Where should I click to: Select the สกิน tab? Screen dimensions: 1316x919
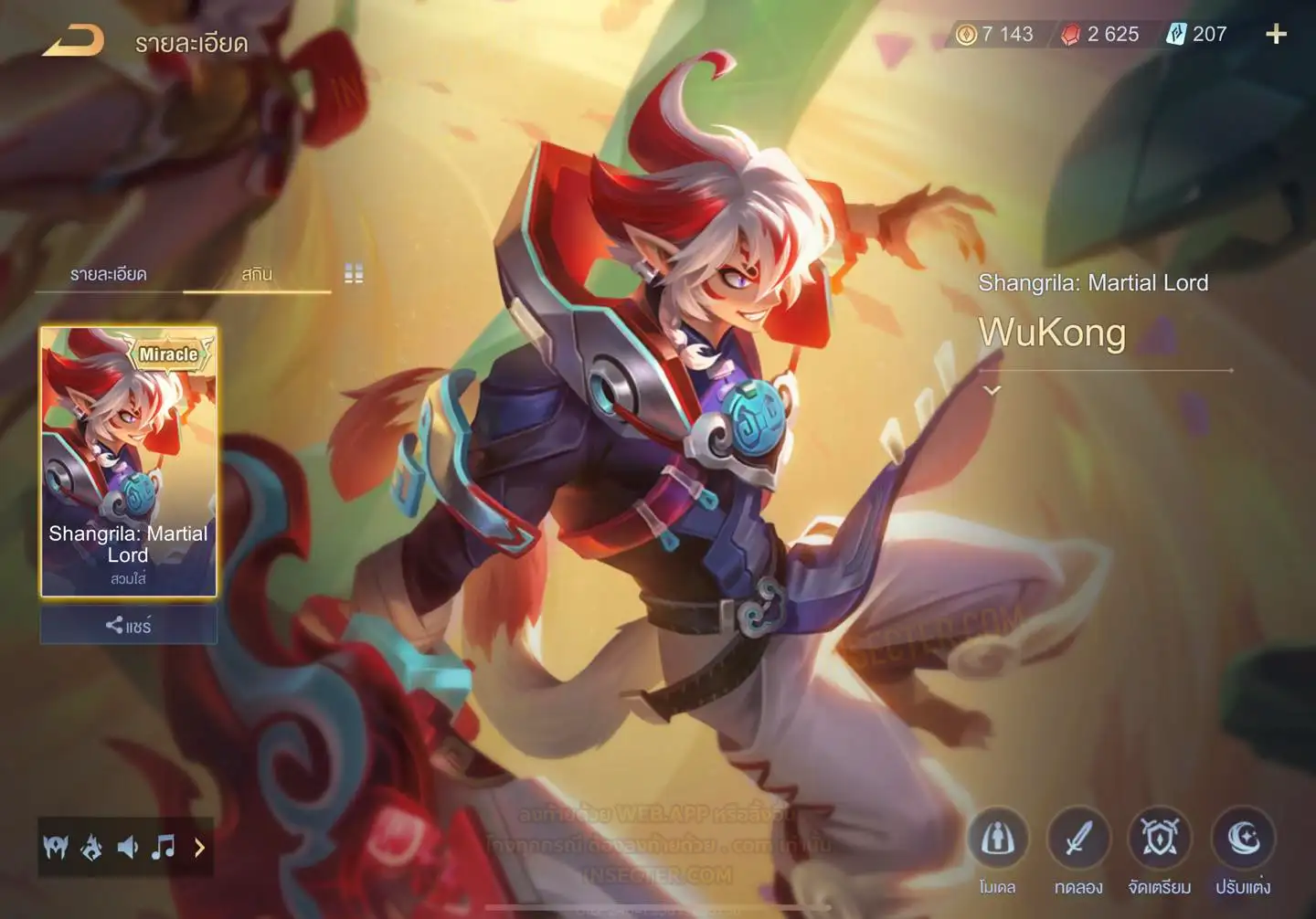click(x=257, y=274)
